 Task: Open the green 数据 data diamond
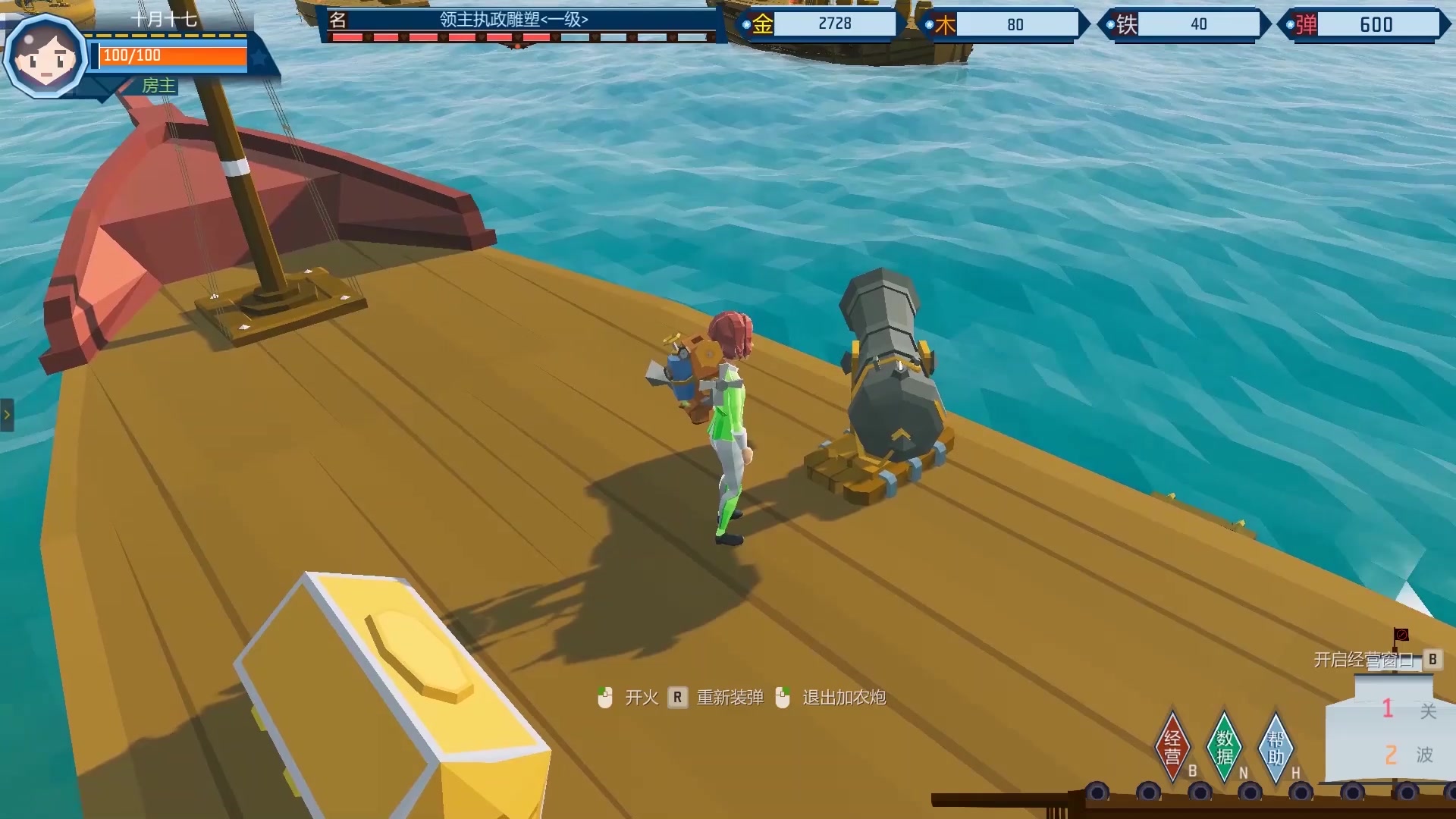click(x=1224, y=746)
